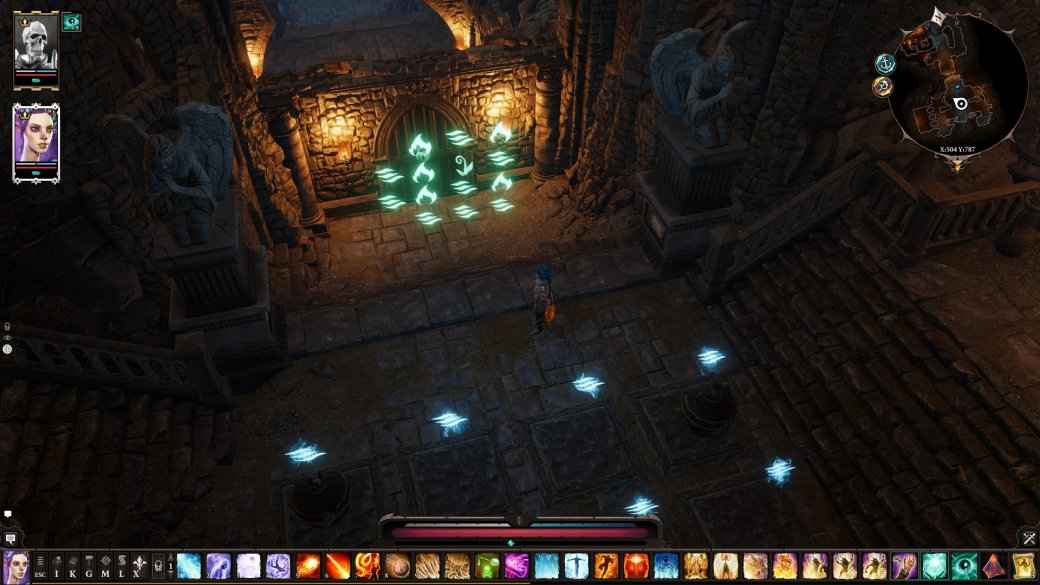Screen dimensions: 1040x585
Task: Open inventory with the I button
Action: [57, 568]
